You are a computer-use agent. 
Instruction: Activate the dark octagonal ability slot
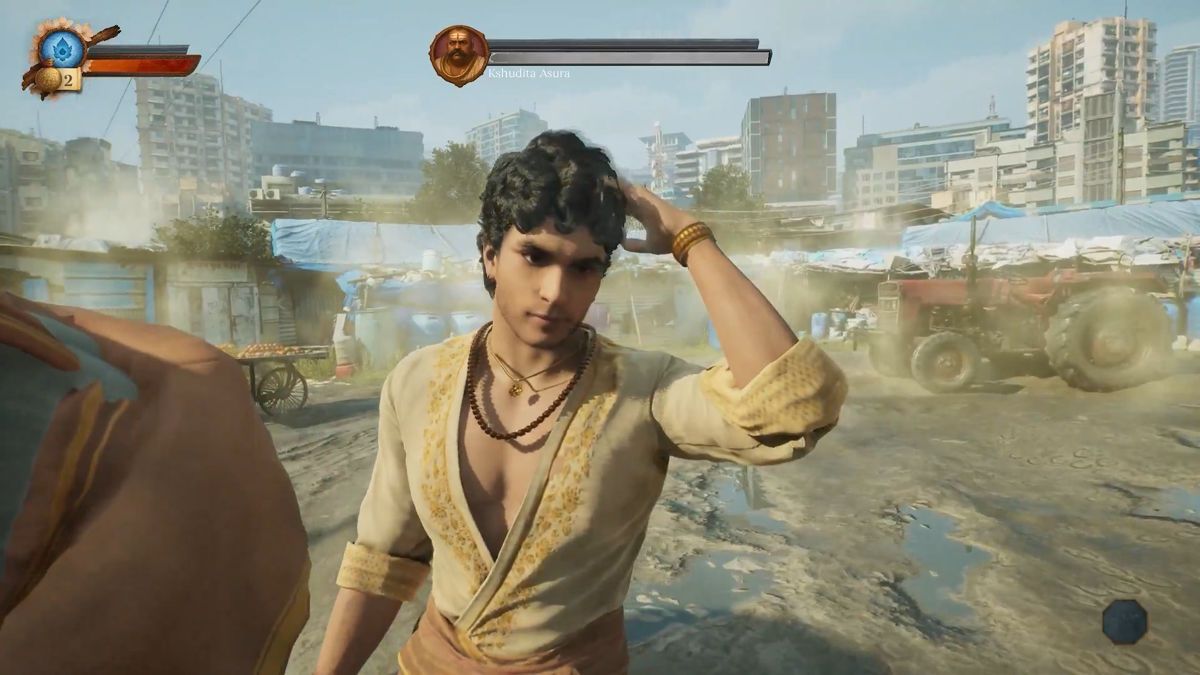pyautogui.click(x=1124, y=621)
